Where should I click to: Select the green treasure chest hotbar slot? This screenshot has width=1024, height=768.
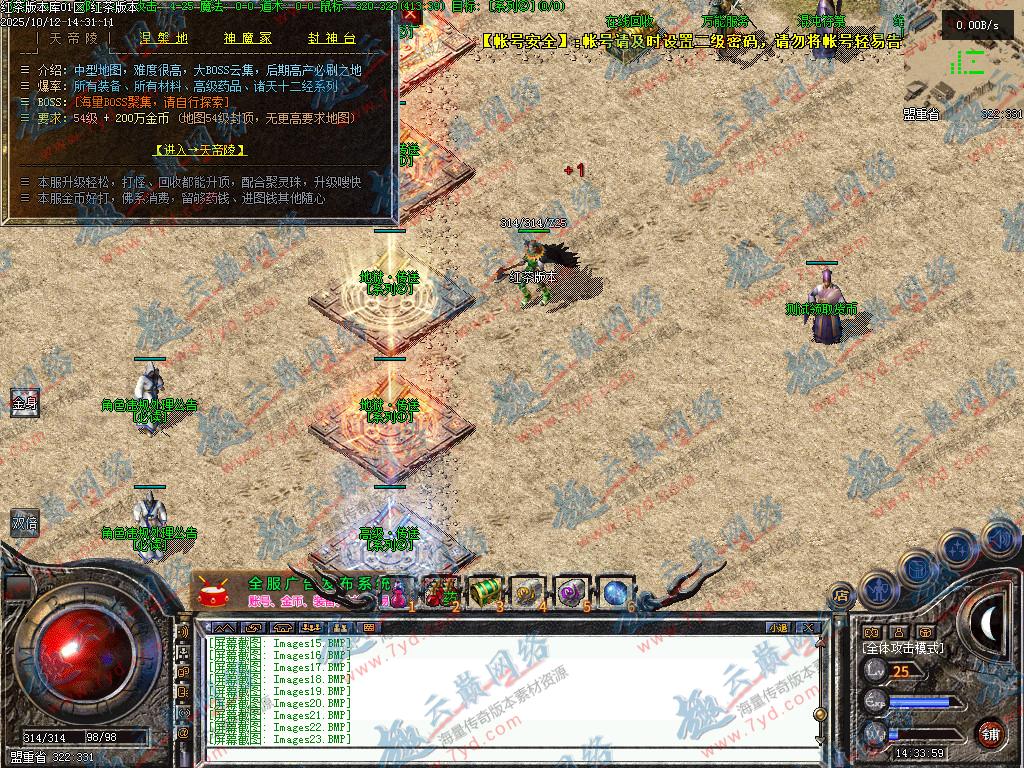(485, 591)
